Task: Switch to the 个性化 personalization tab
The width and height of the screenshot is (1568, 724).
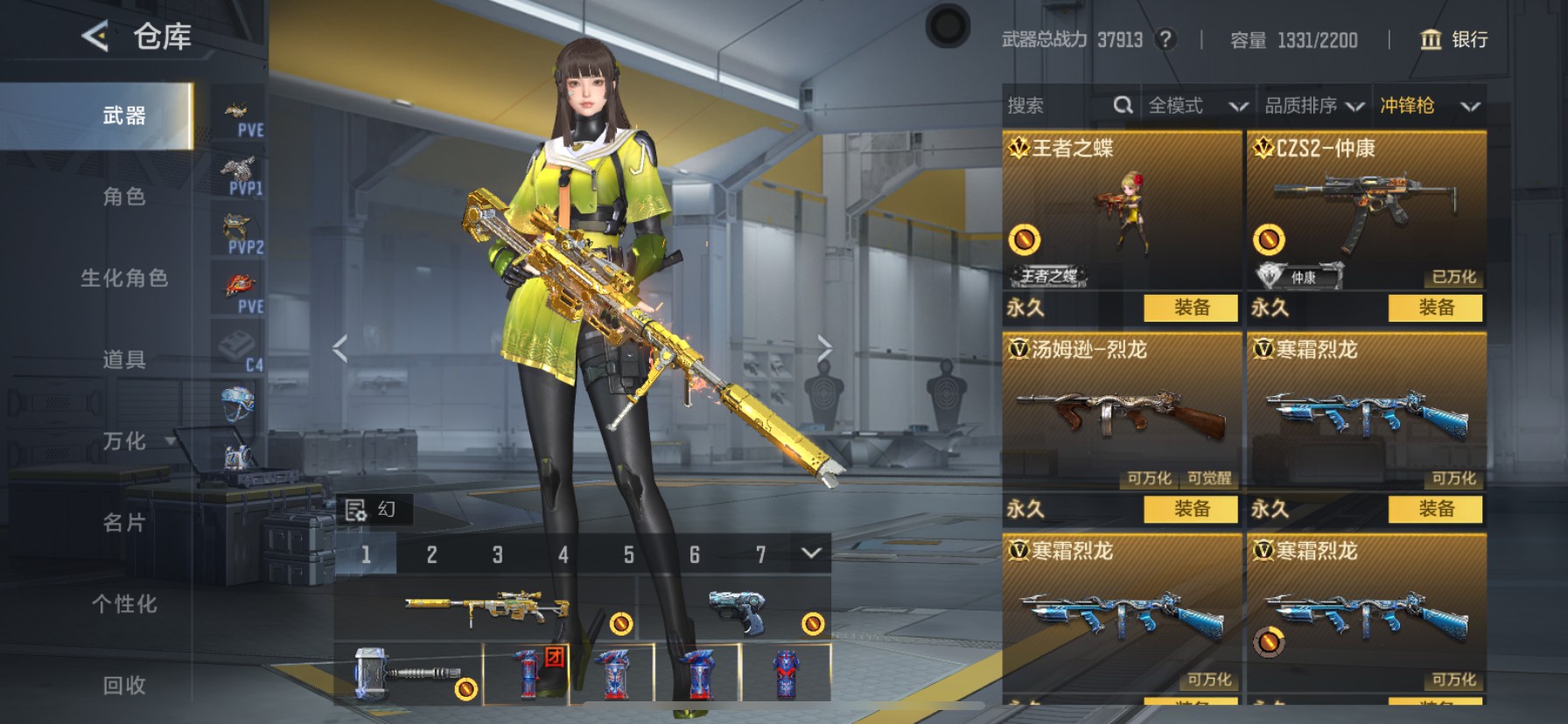Action: pyautogui.click(x=124, y=604)
